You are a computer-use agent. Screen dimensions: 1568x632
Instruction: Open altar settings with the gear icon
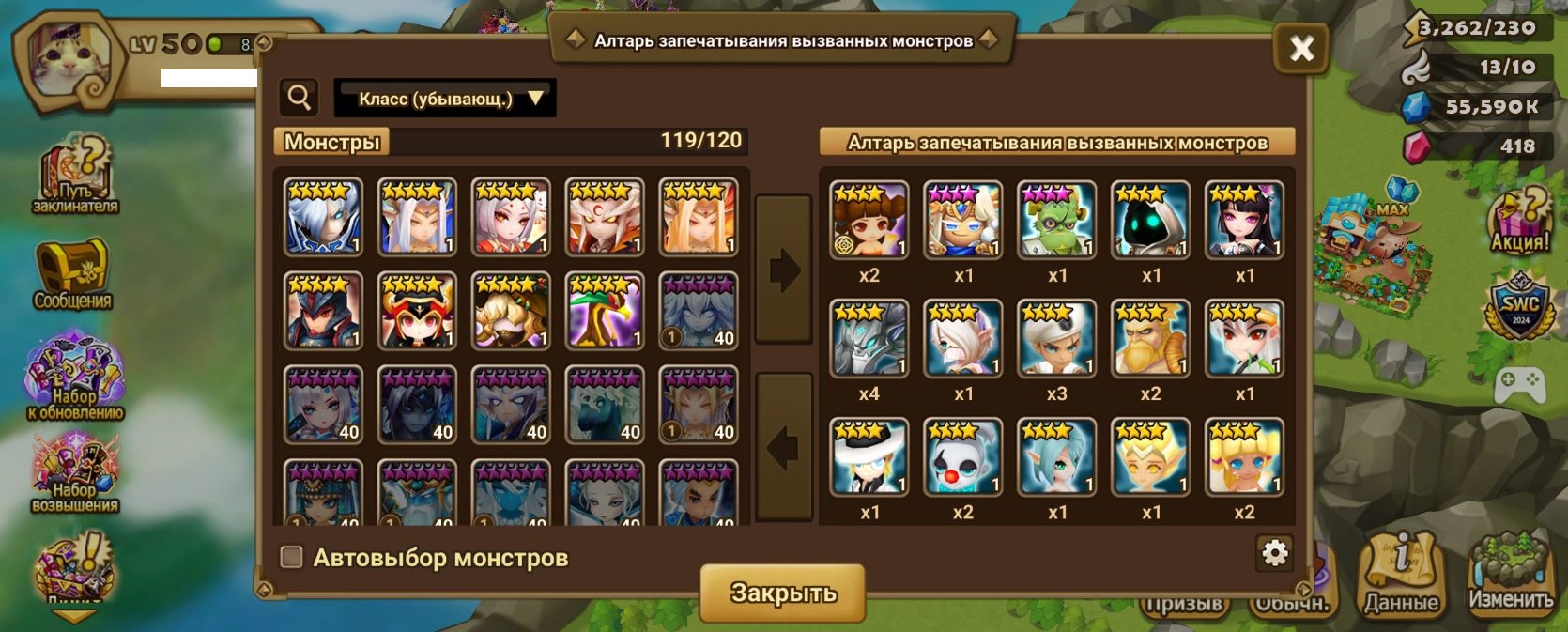[1274, 553]
